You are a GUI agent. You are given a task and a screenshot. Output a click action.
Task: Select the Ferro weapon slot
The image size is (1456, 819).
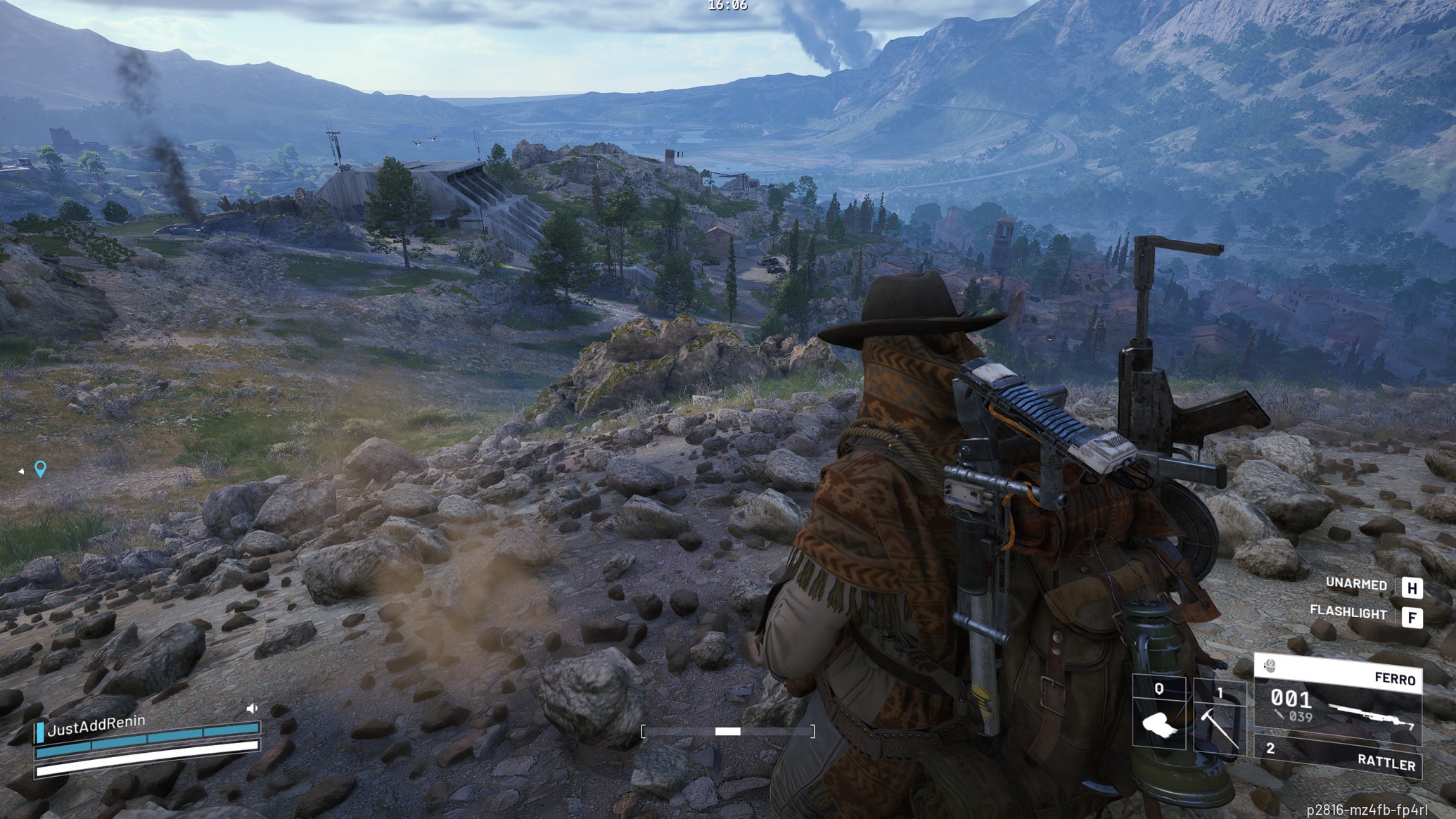(1338, 701)
